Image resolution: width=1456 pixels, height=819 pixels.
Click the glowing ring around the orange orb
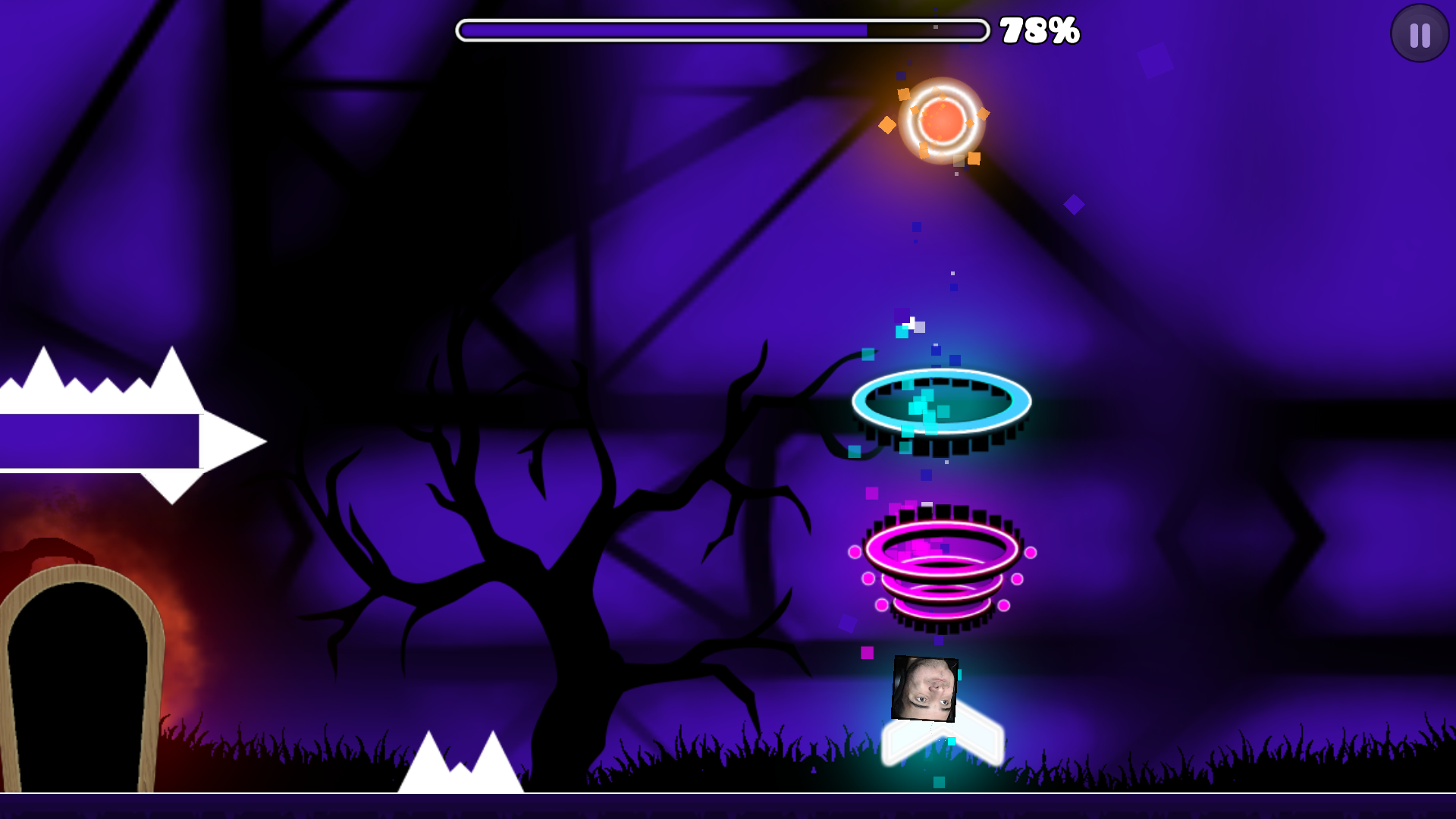[x=943, y=91]
